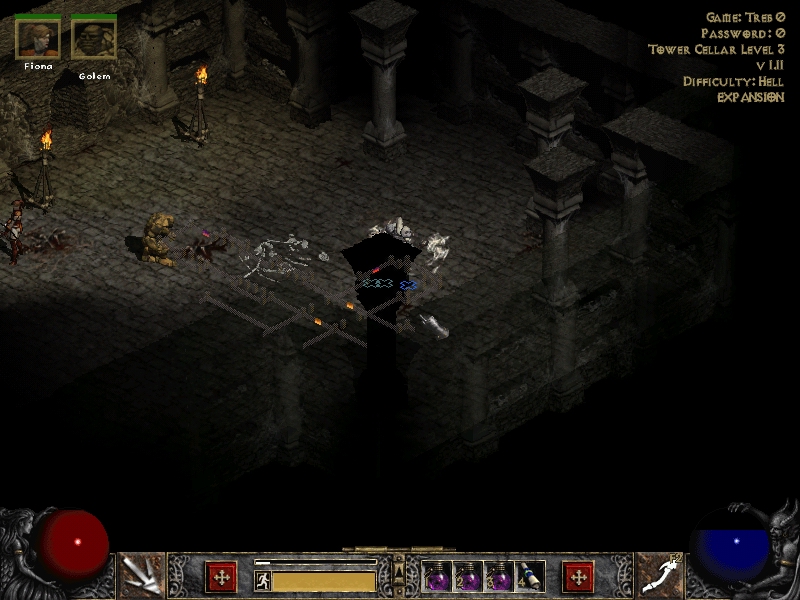800x600 pixels.
Task: Toggle the run/walk button
Action: (x=263, y=580)
